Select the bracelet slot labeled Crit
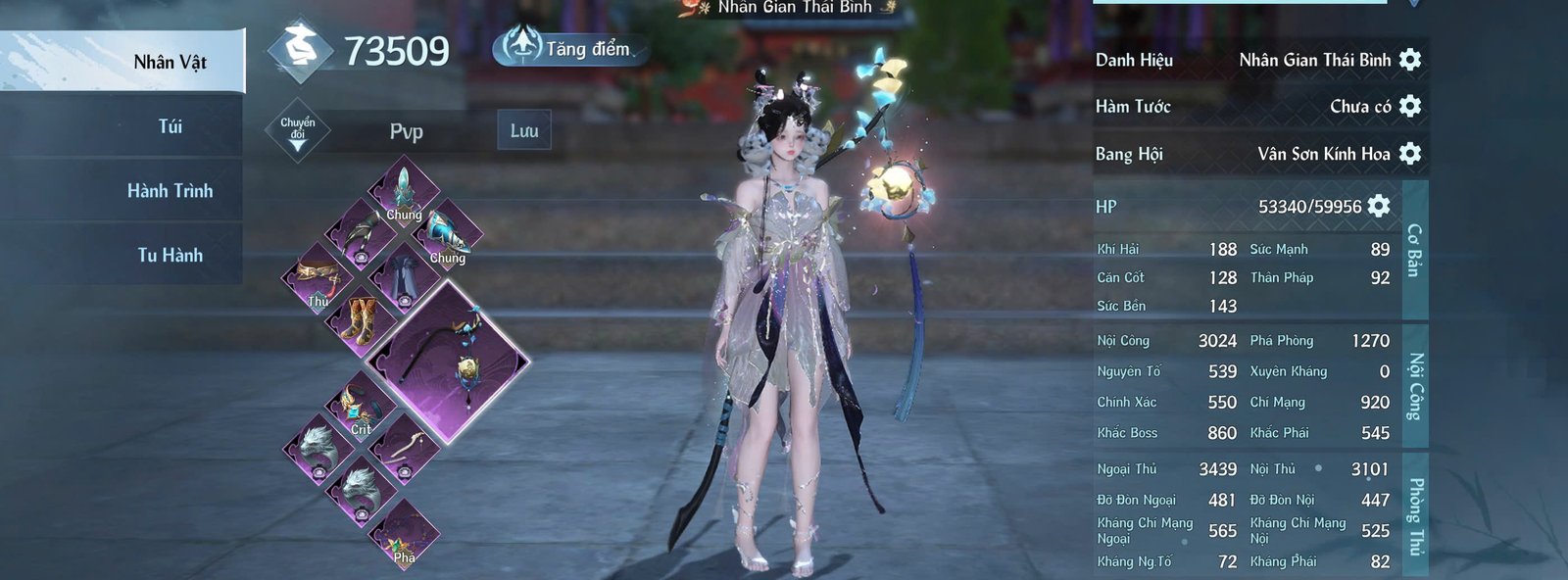 359,407
